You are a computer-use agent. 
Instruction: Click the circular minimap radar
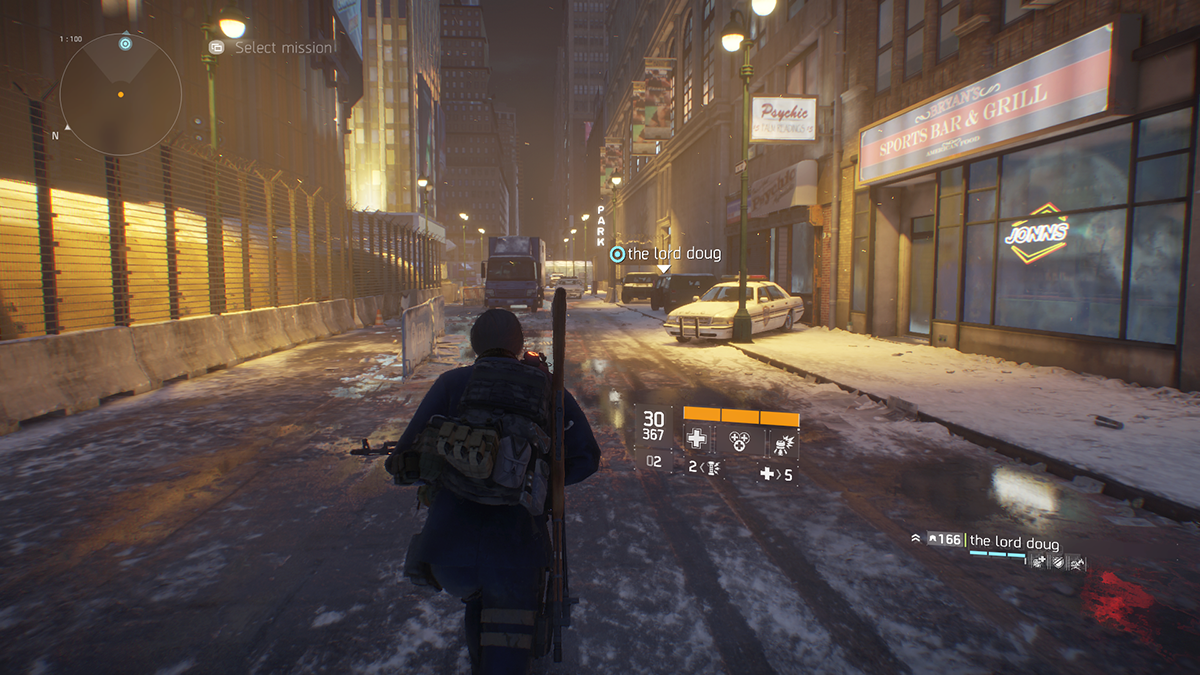120,94
